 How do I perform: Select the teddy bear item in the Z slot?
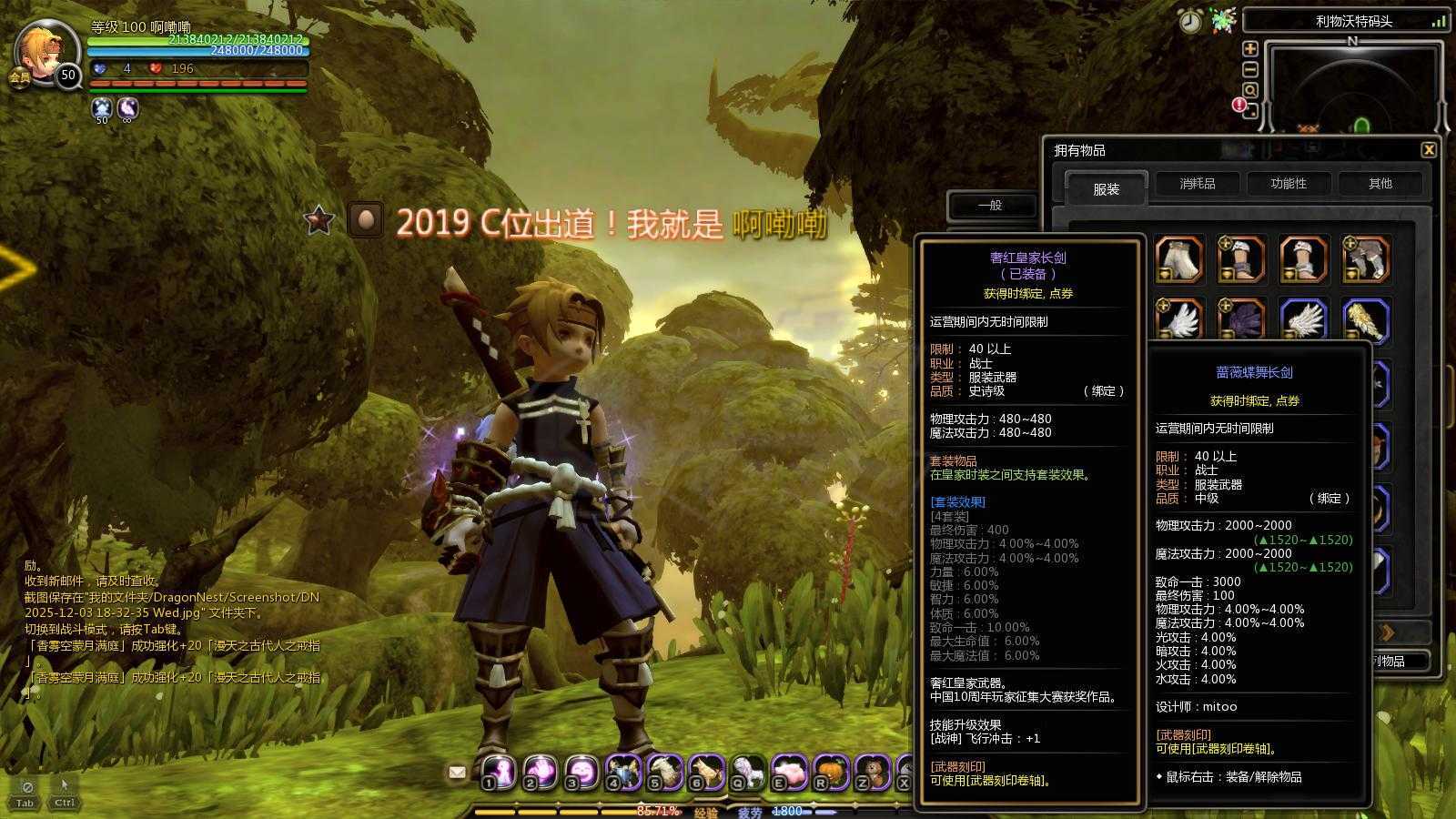click(872, 773)
